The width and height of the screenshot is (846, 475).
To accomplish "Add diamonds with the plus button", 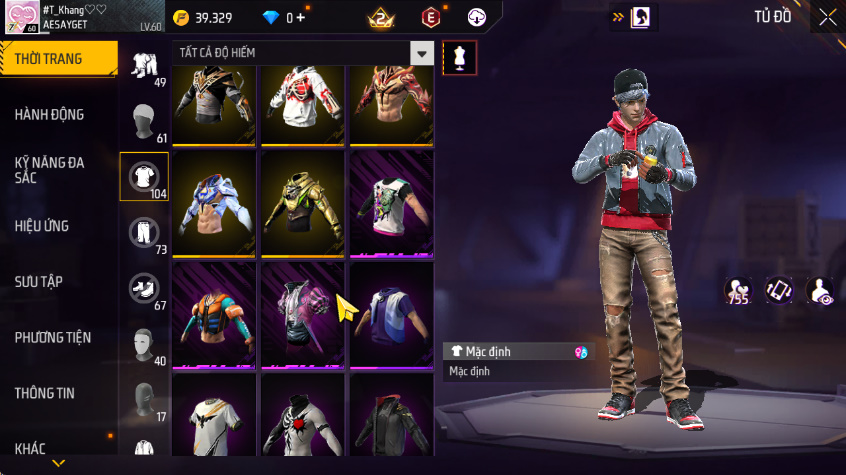I will point(300,18).
